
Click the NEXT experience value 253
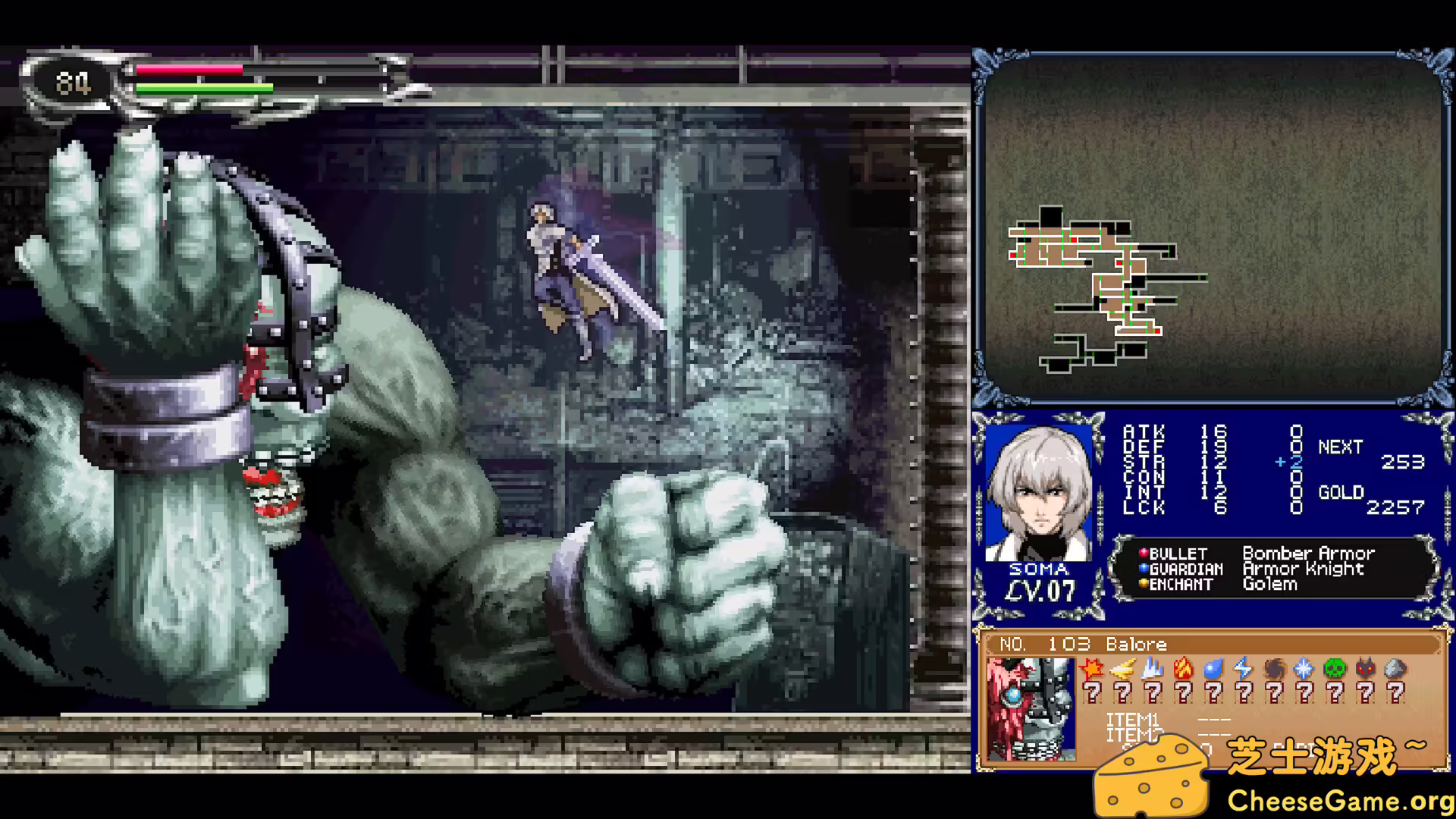click(x=1407, y=462)
